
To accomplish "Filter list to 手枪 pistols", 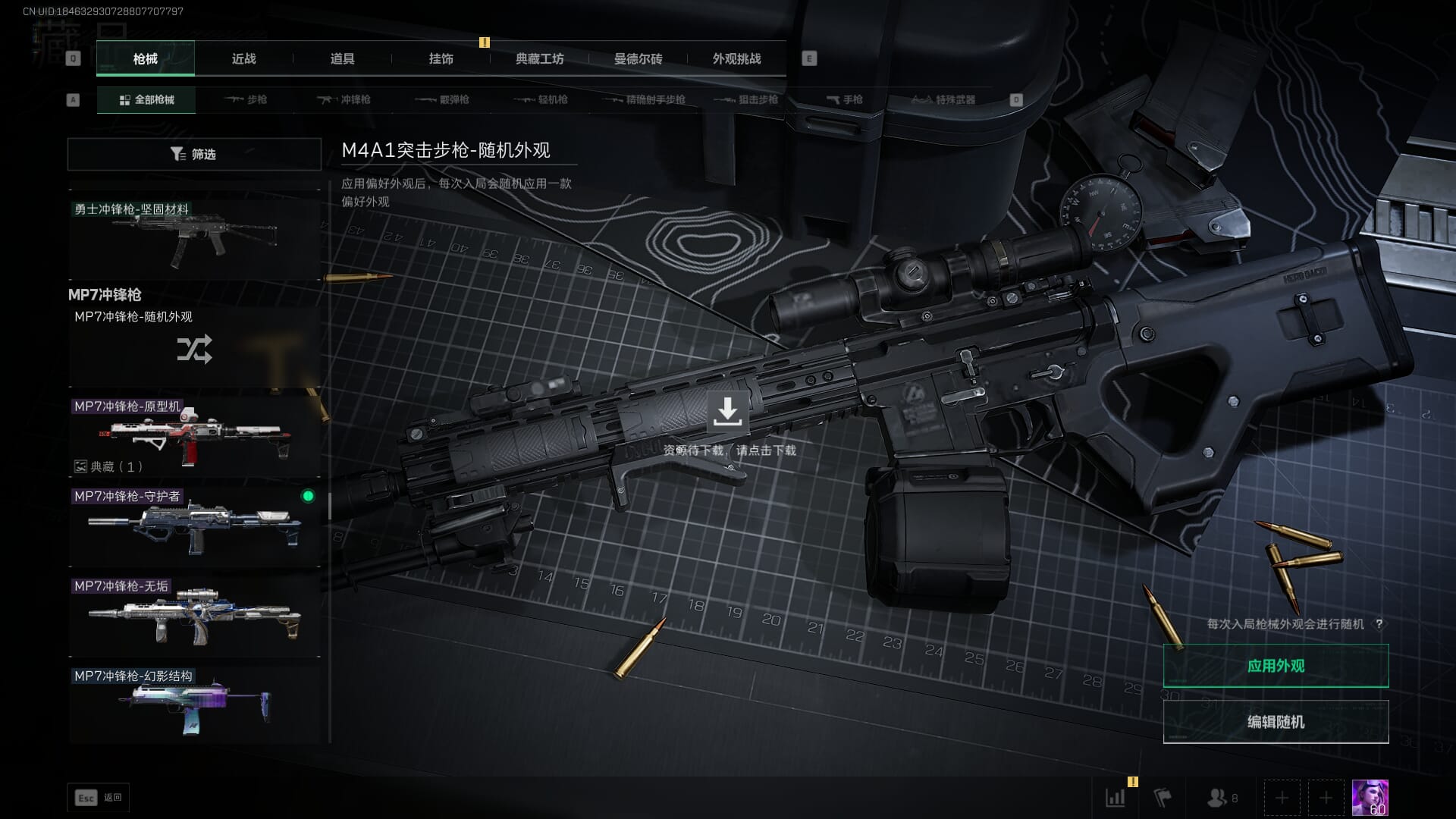I will (x=845, y=99).
